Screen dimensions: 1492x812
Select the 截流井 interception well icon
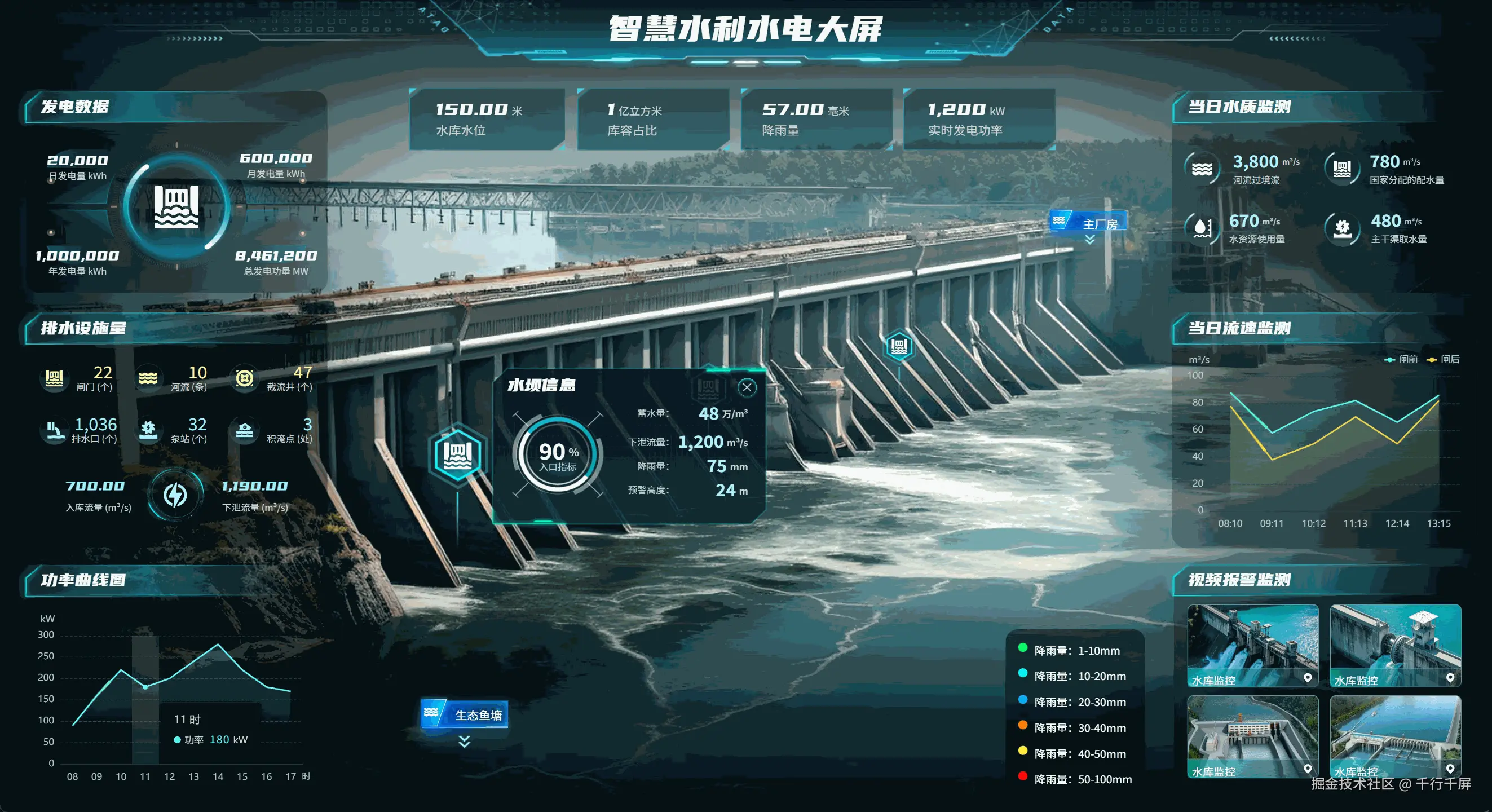pyautogui.click(x=246, y=378)
